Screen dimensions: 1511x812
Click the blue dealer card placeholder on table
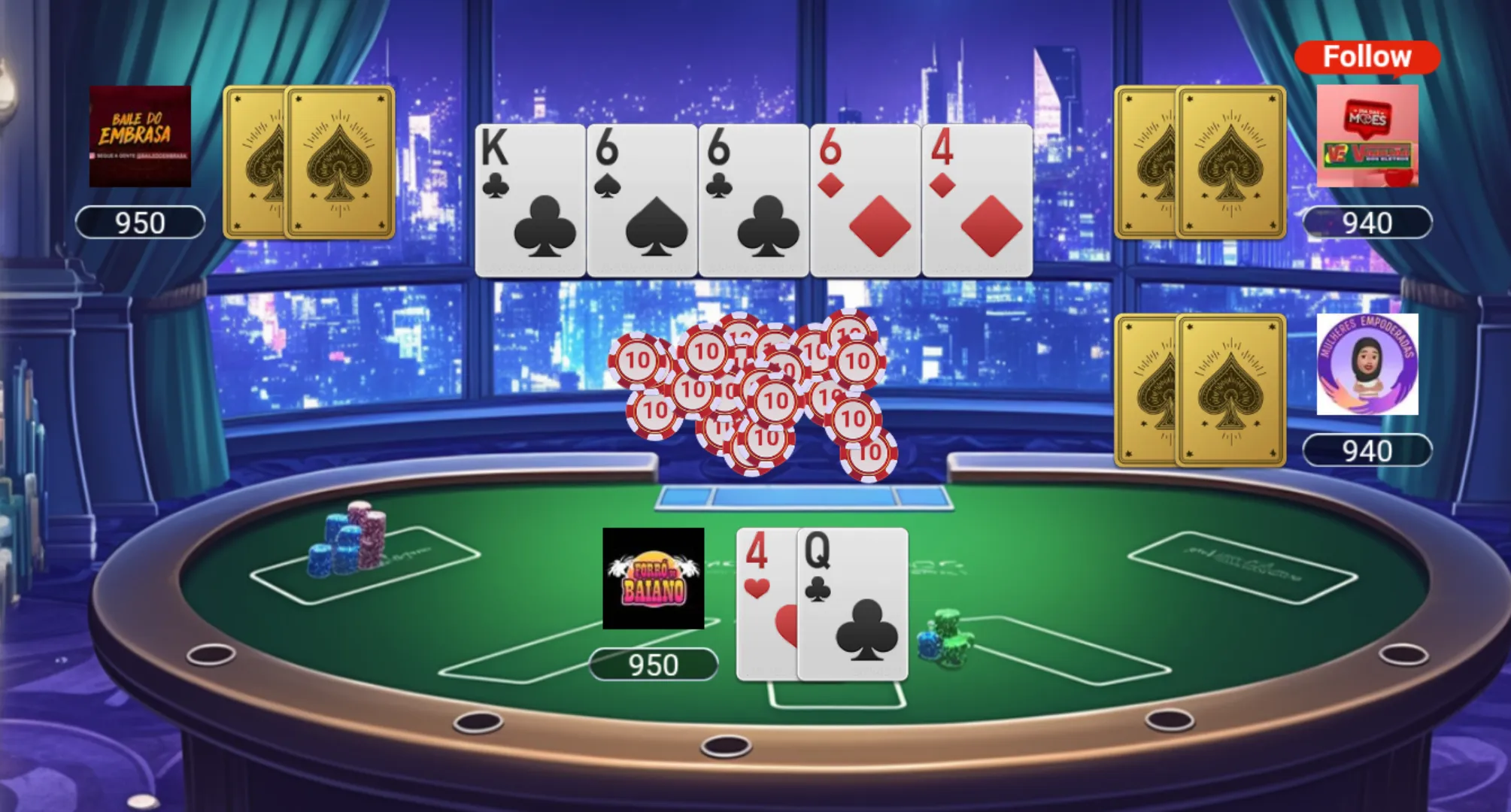(803, 495)
